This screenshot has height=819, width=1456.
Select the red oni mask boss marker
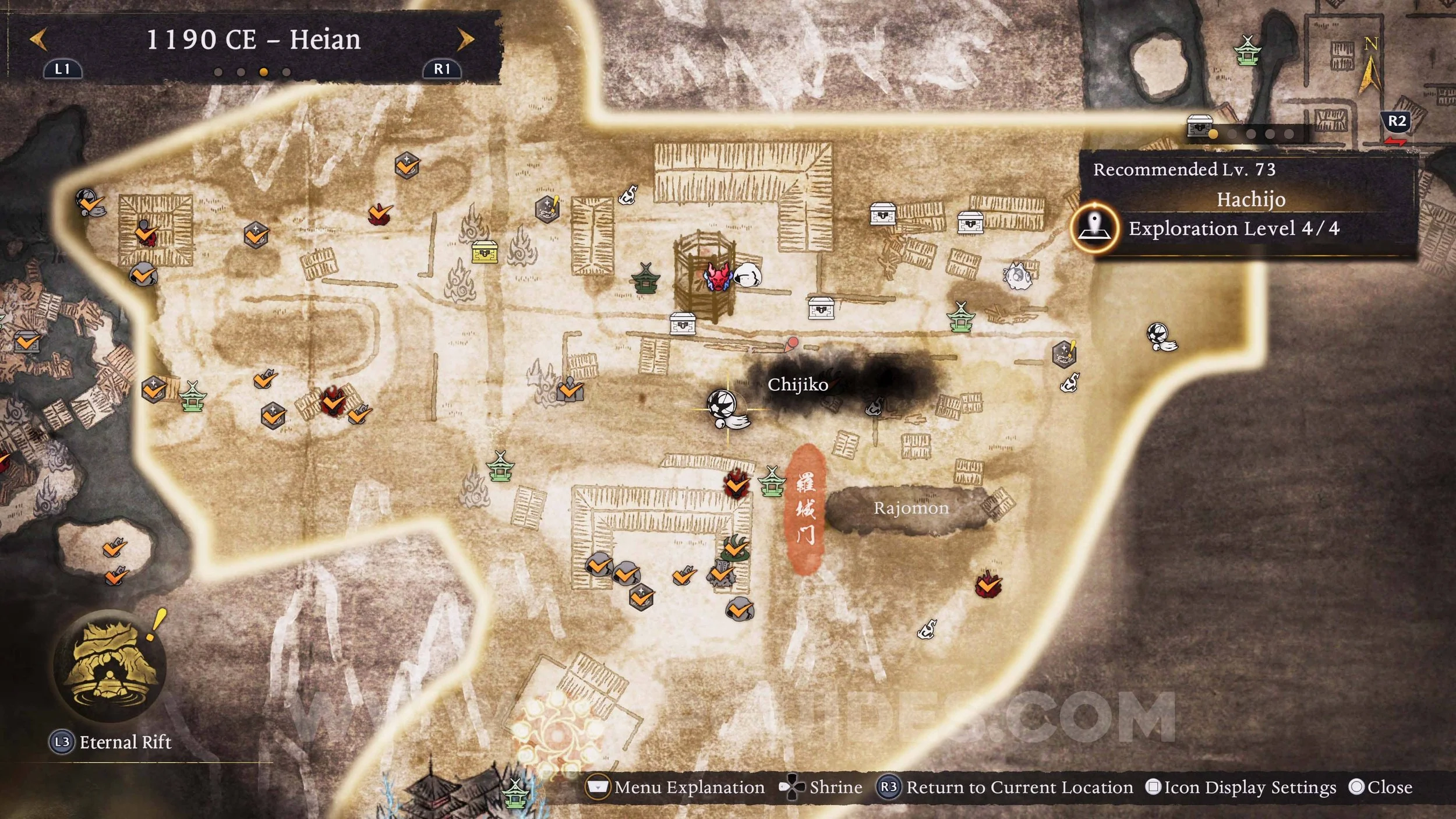718,276
